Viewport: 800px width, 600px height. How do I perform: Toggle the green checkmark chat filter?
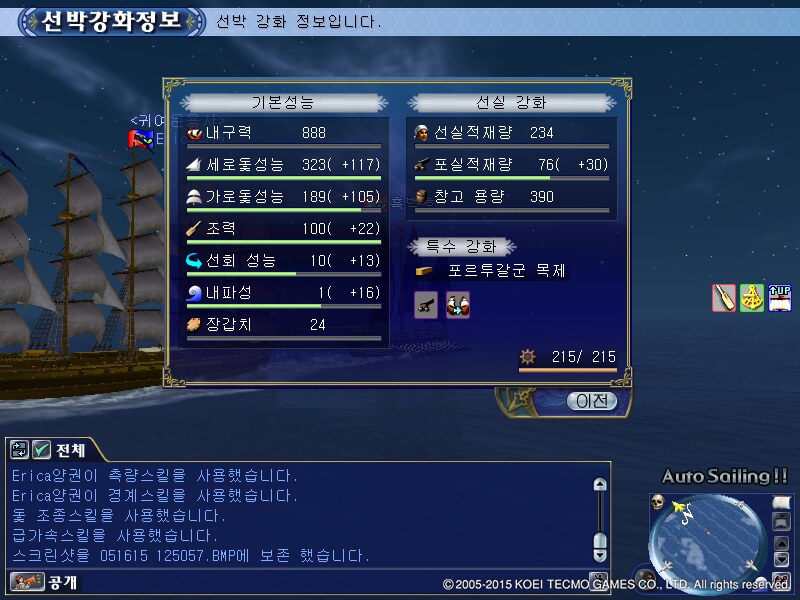(x=42, y=450)
